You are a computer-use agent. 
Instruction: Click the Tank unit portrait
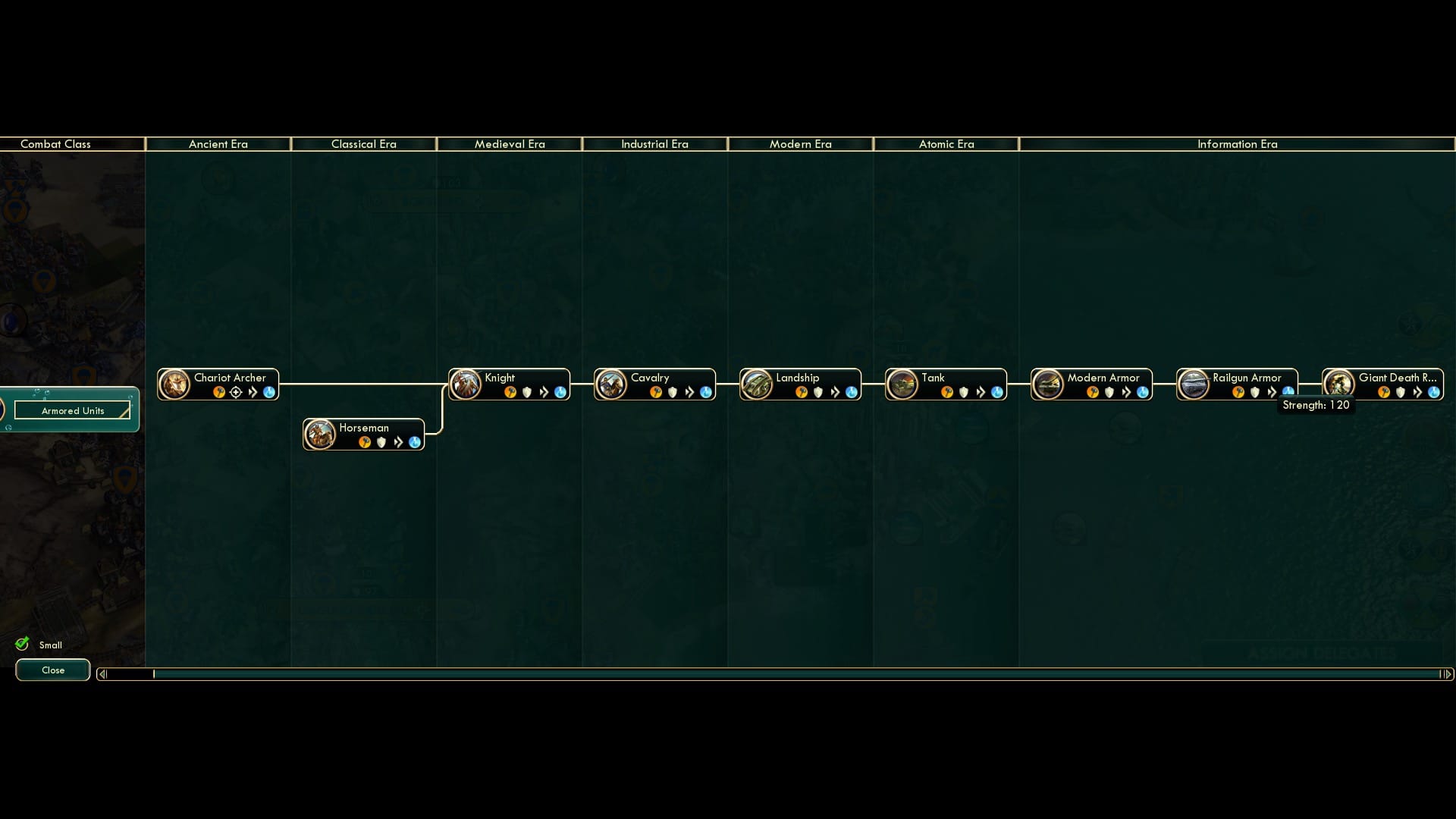903,384
